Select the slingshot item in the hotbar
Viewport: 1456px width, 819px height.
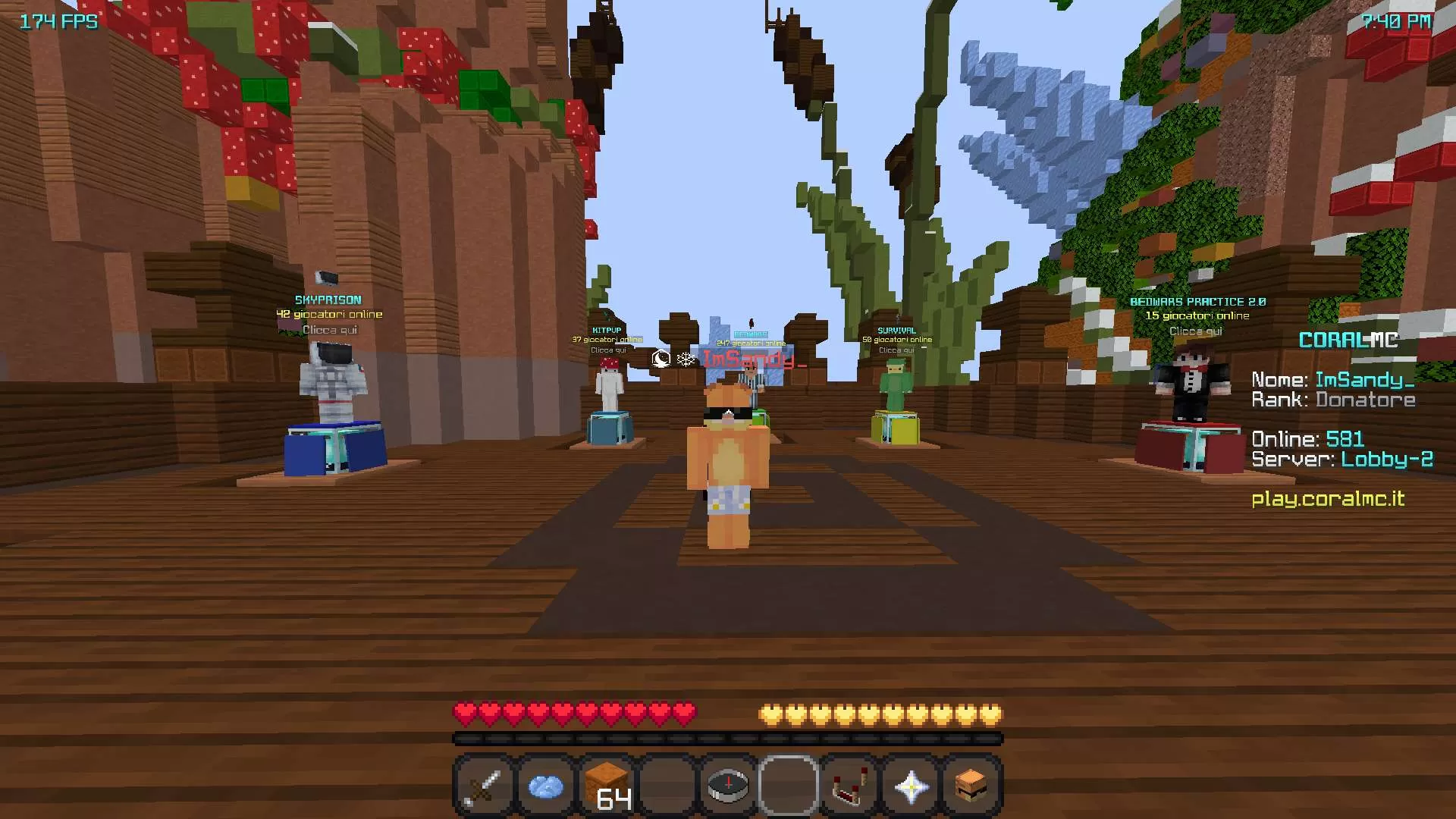849,785
